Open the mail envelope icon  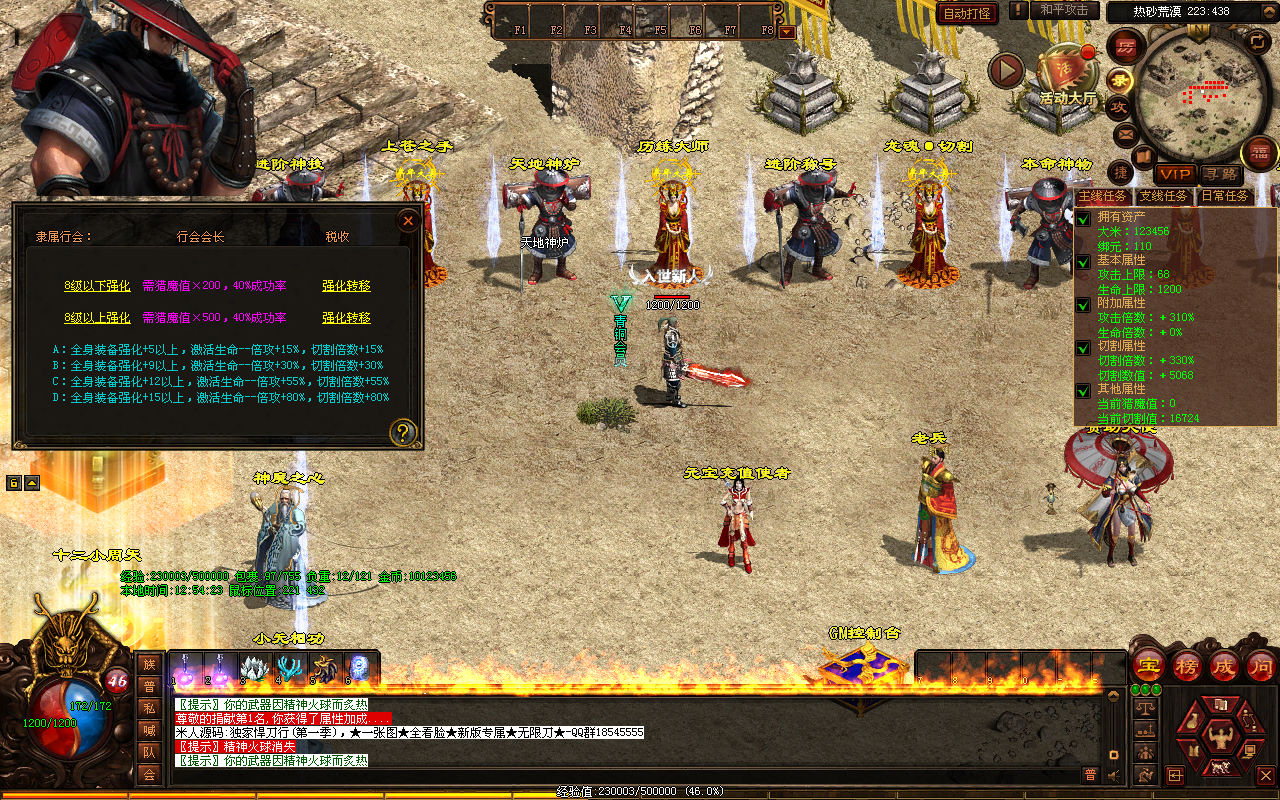pos(1127,133)
